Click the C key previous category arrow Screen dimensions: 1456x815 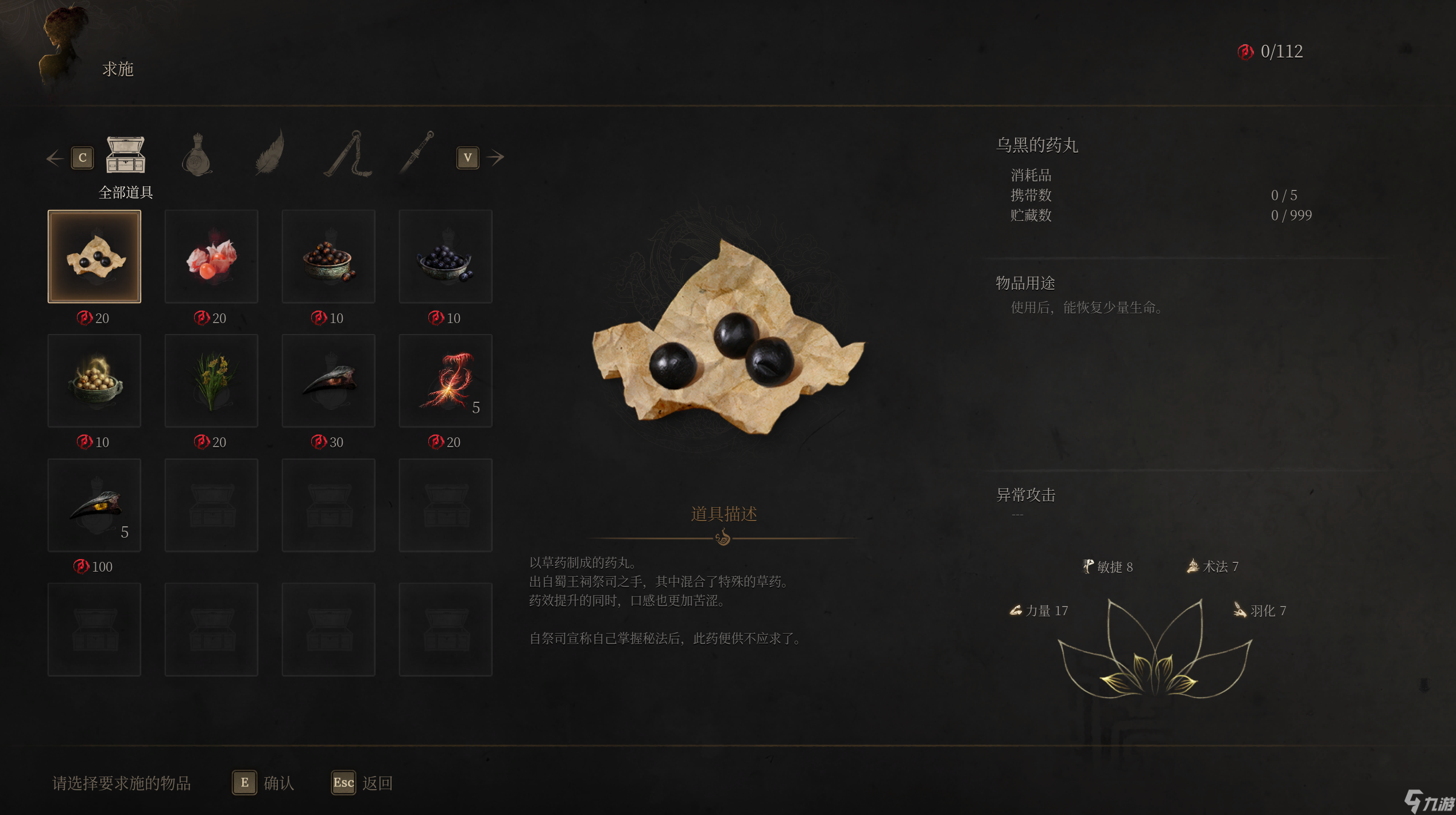82,157
